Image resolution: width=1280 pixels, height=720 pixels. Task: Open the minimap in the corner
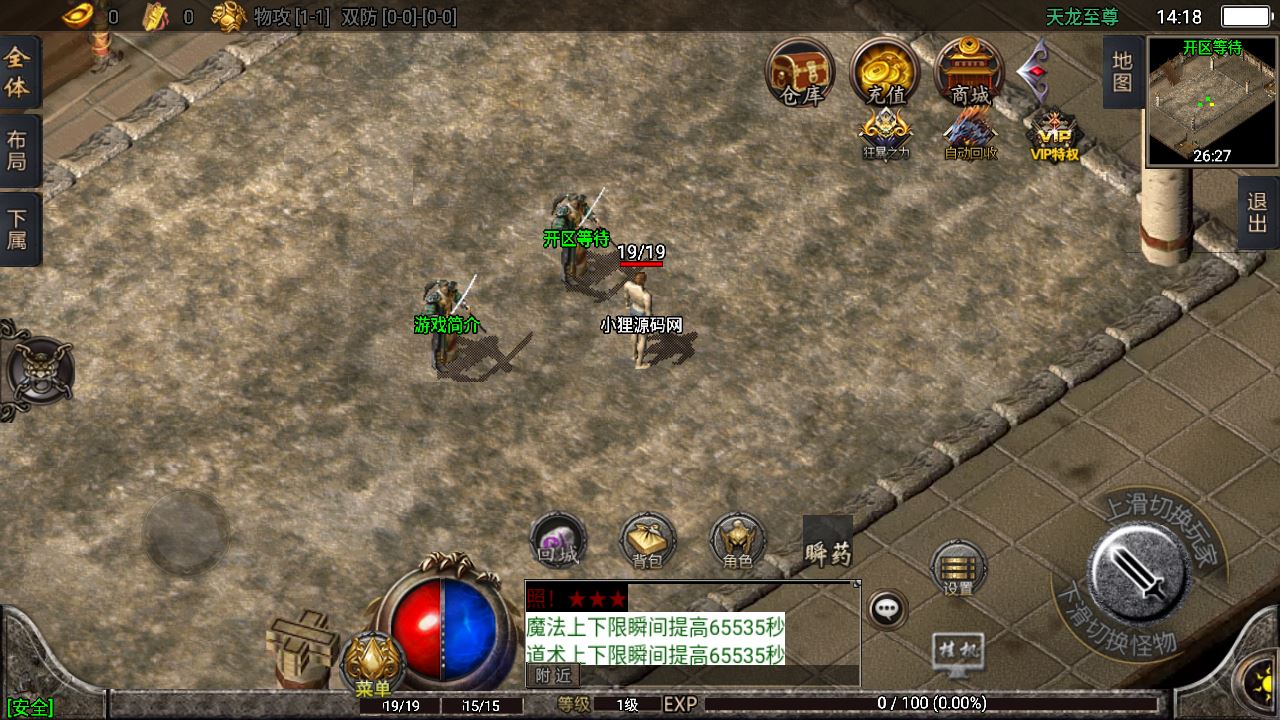tap(1212, 102)
